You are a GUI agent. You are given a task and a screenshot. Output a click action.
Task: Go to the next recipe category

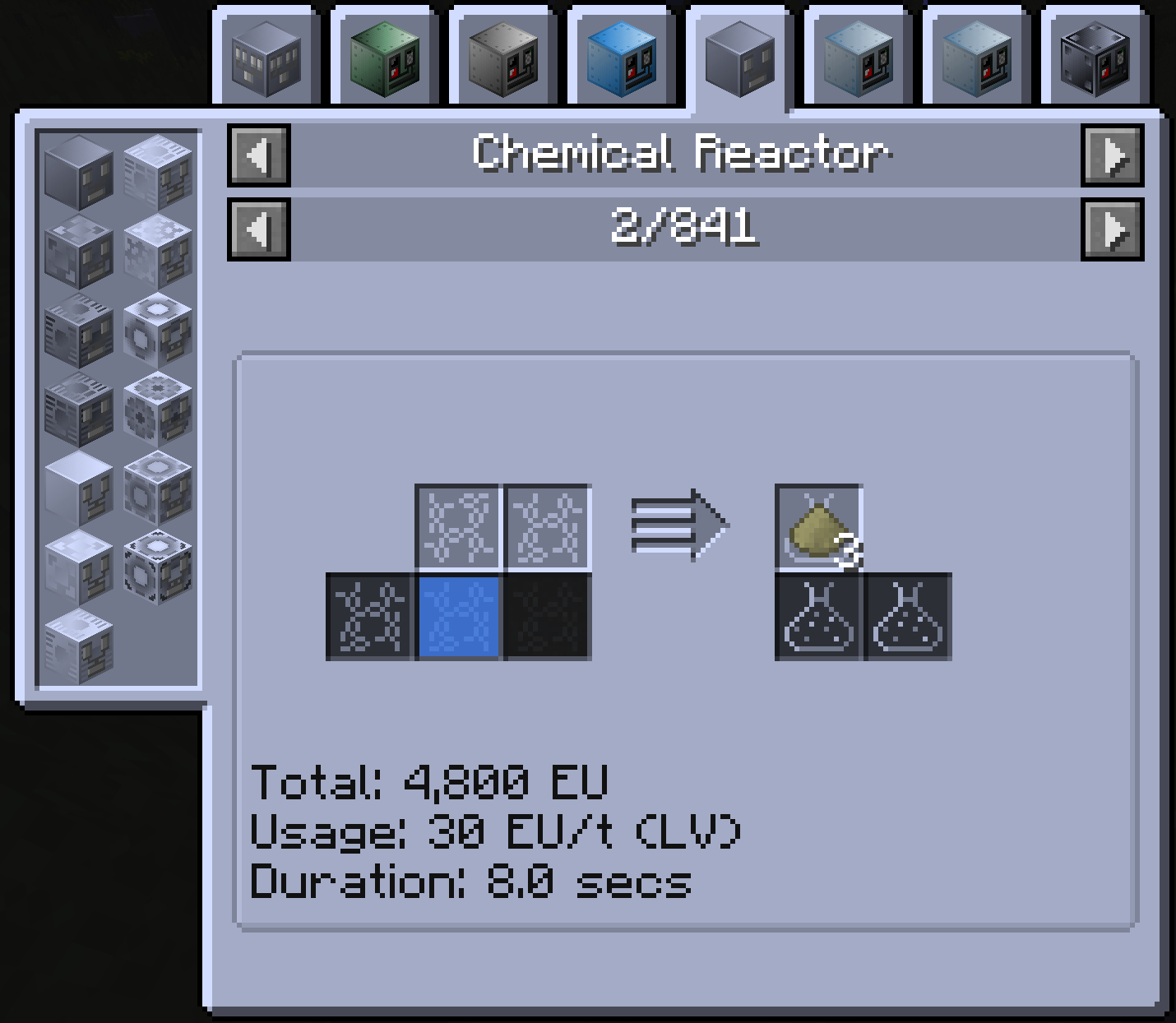[1113, 156]
